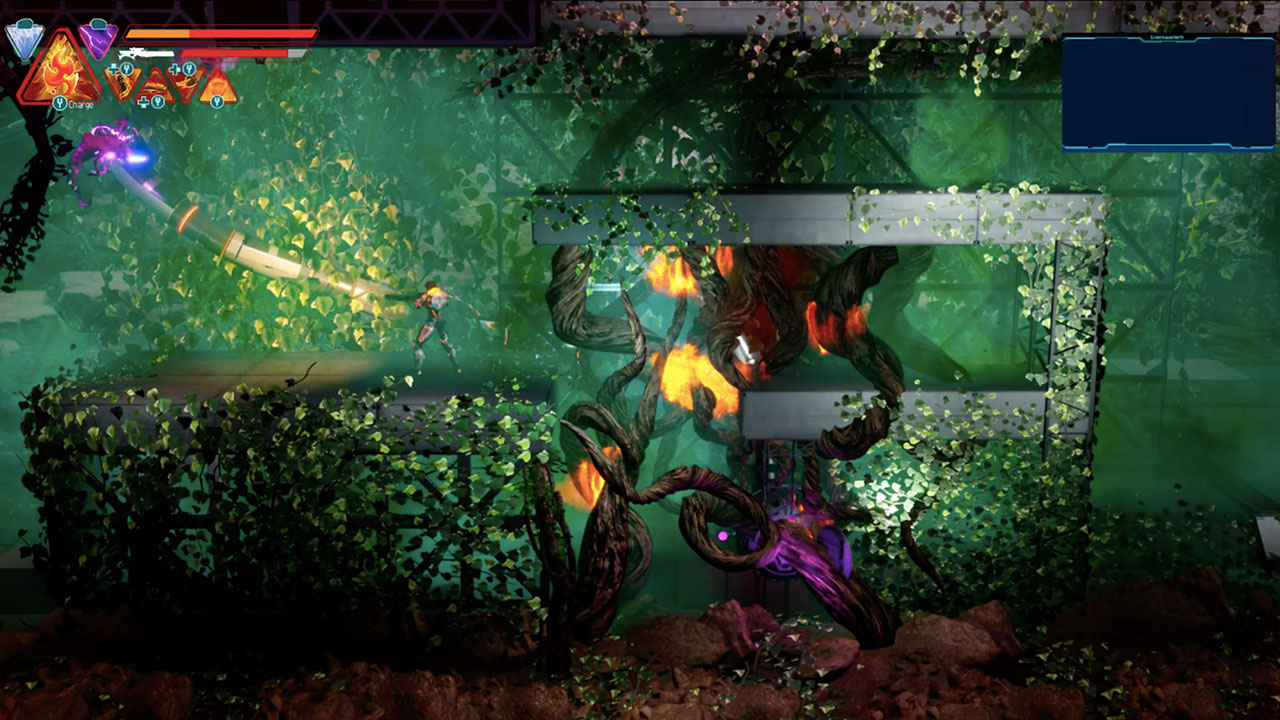Select the second fire skill triangle icon

pyautogui.click(x=154, y=86)
